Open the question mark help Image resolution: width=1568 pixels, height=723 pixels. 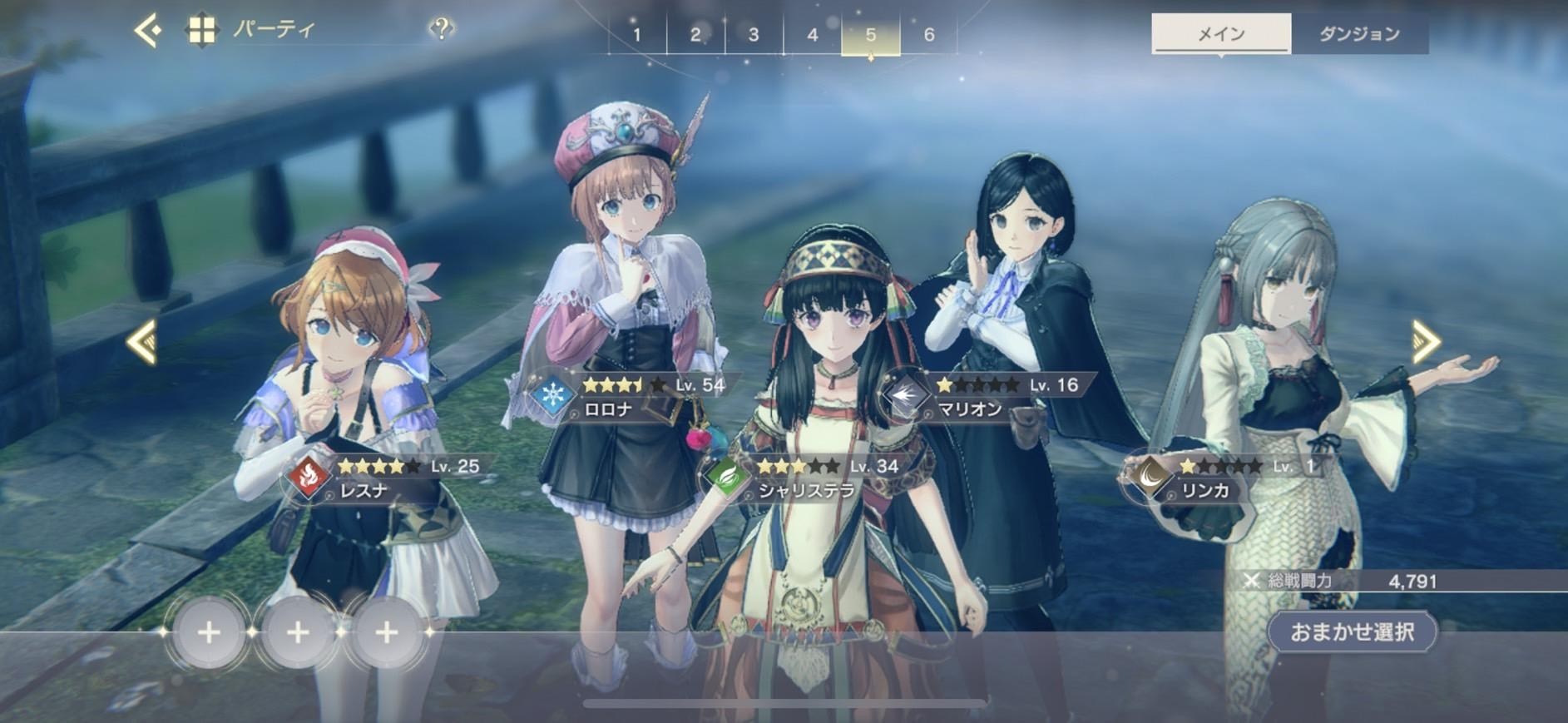click(442, 30)
